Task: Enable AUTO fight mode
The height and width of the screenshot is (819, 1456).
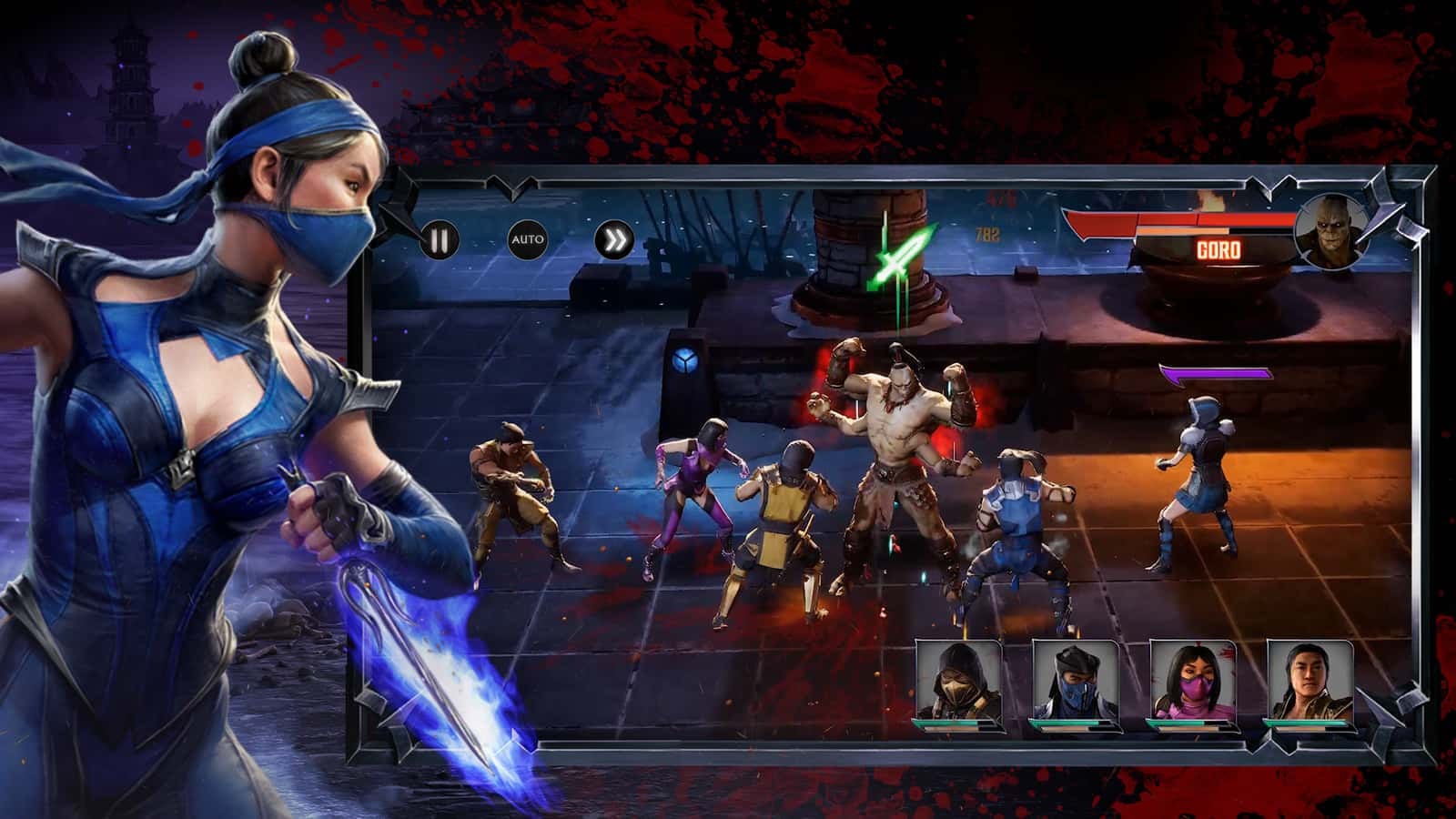Action: pyautogui.click(x=529, y=238)
